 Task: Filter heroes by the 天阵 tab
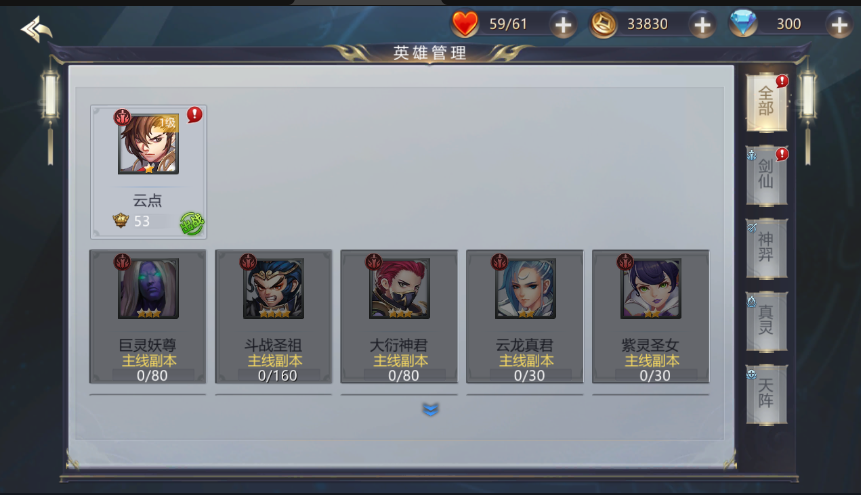(x=766, y=394)
